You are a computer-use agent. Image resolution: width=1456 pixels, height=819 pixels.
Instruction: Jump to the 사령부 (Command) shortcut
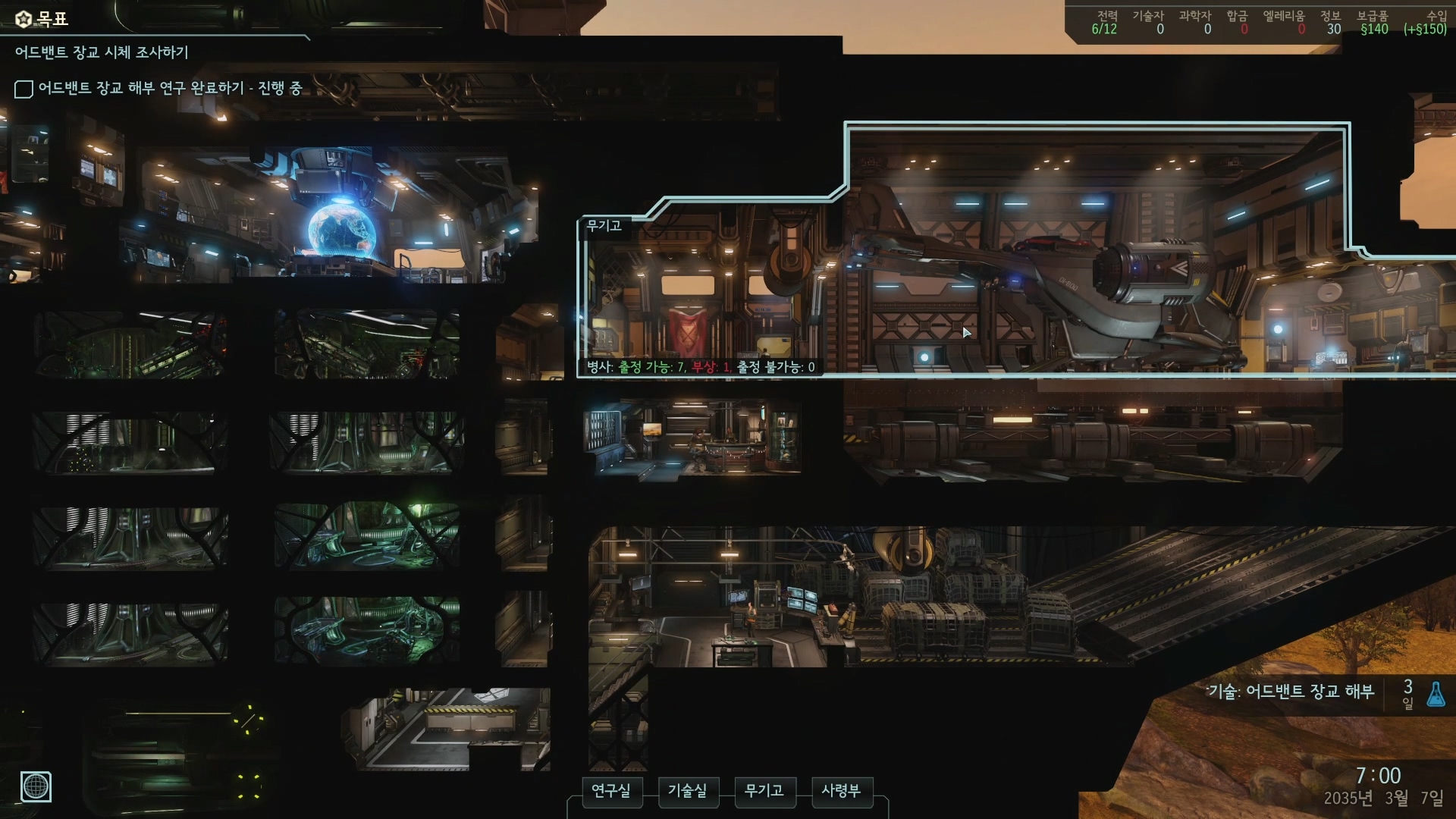(841, 791)
